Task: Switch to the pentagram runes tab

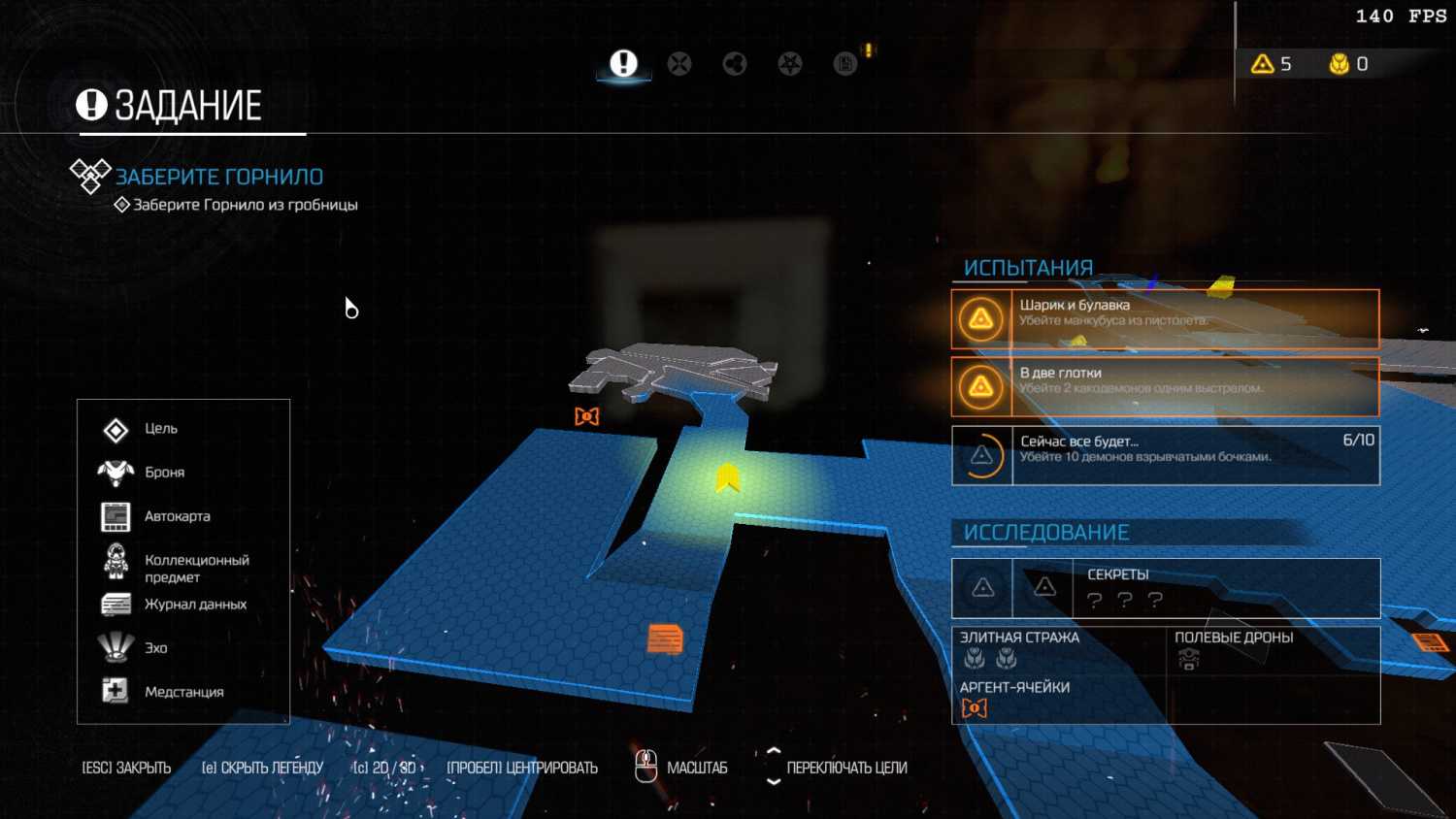Action: point(790,64)
